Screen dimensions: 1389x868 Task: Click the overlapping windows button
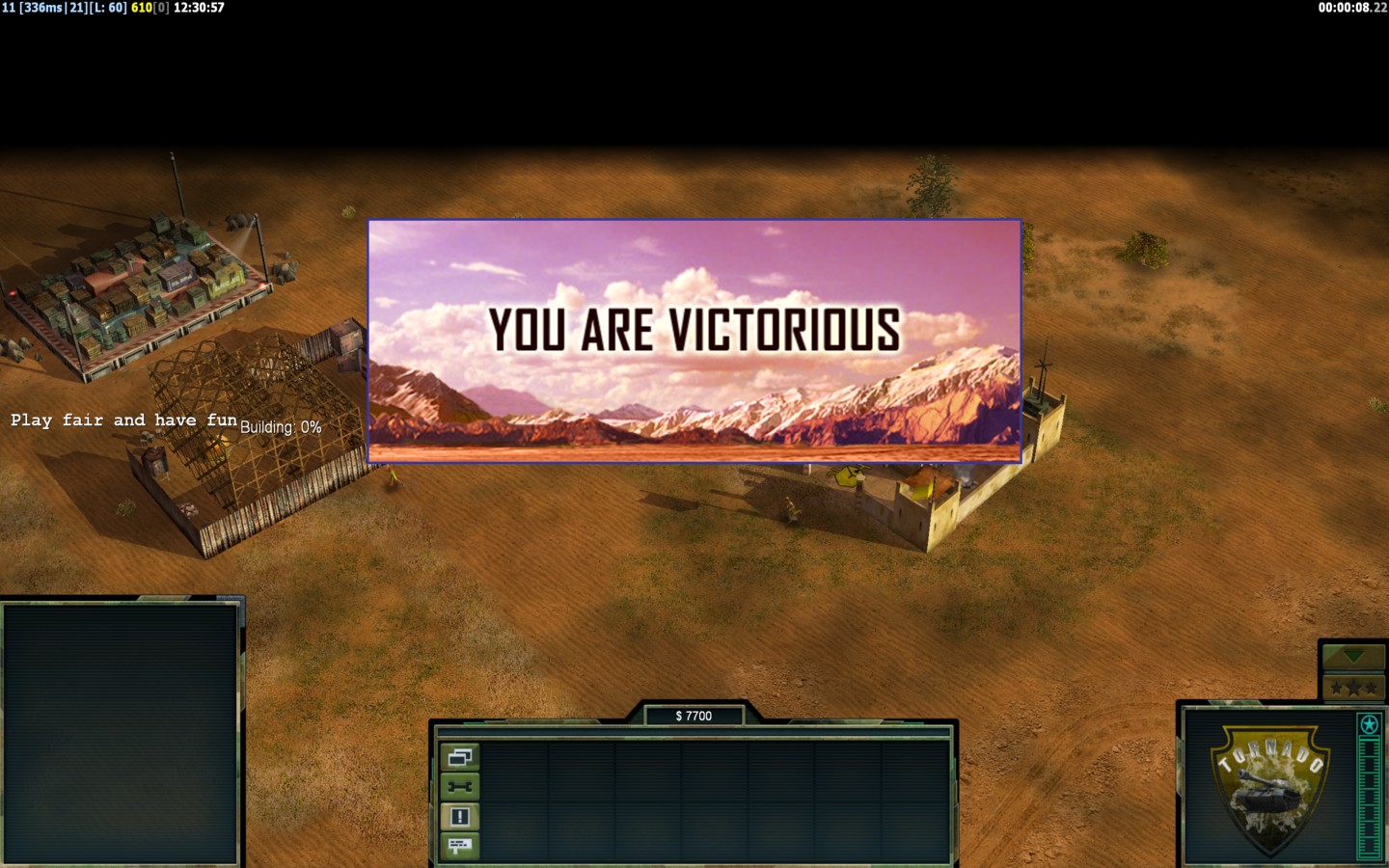coord(459,757)
